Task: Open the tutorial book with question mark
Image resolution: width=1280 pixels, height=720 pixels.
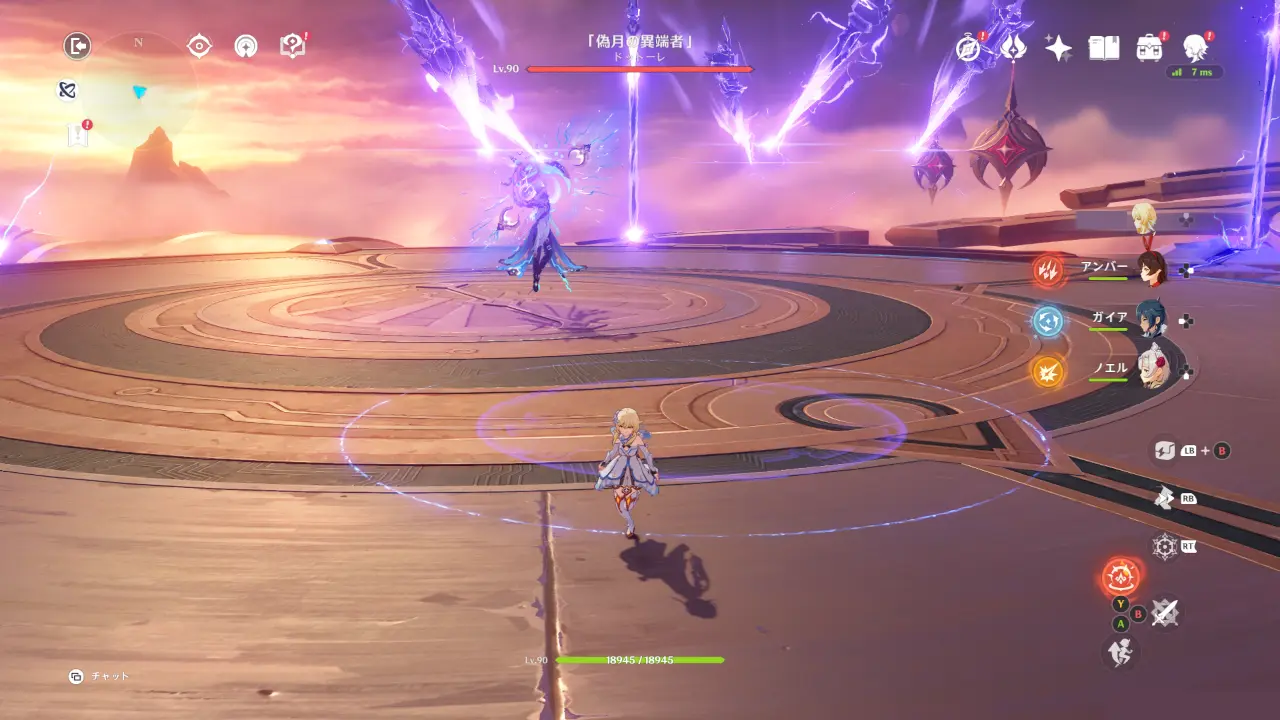Action: [x=292, y=45]
